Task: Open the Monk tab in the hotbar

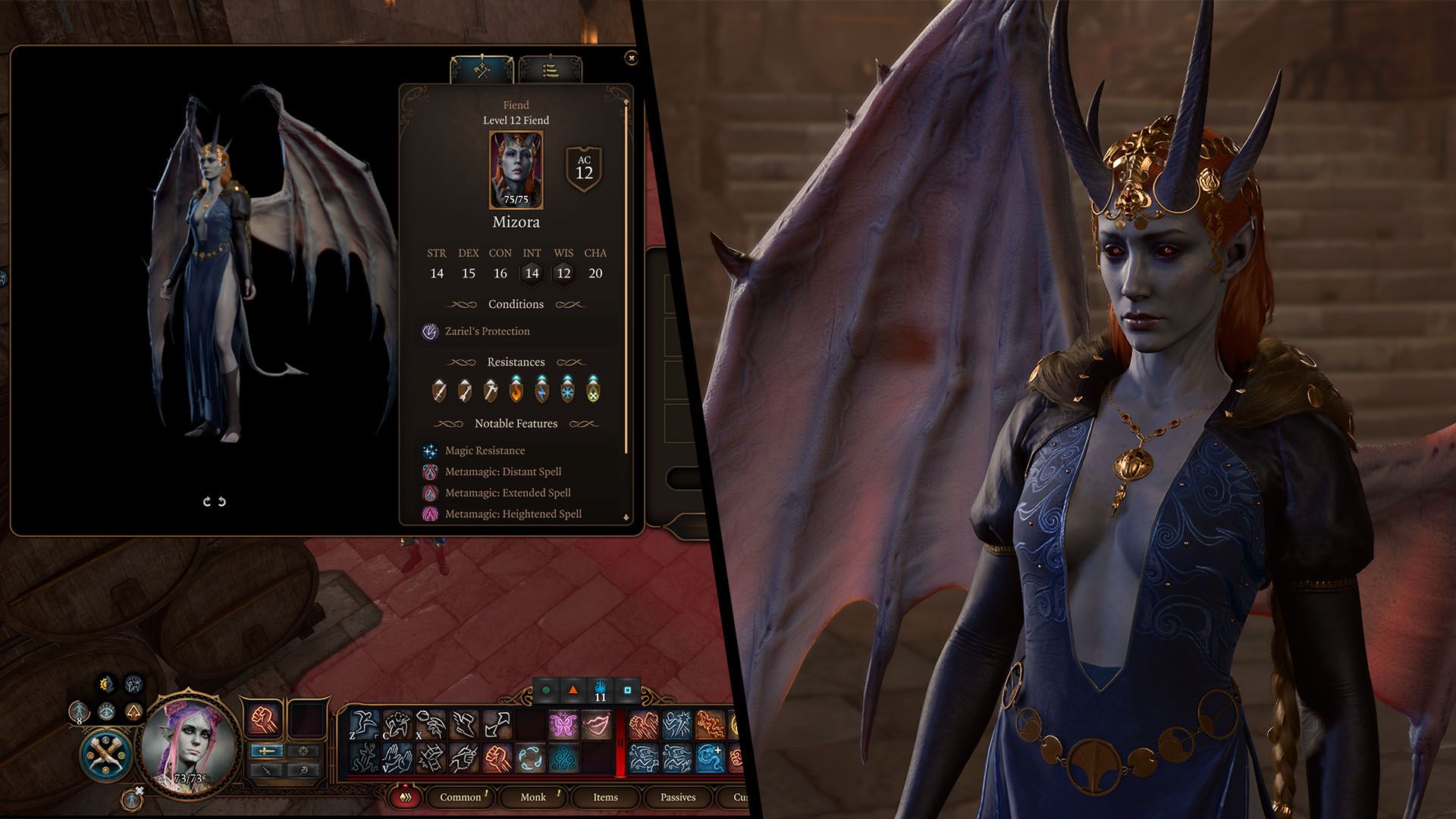Action: point(533,798)
